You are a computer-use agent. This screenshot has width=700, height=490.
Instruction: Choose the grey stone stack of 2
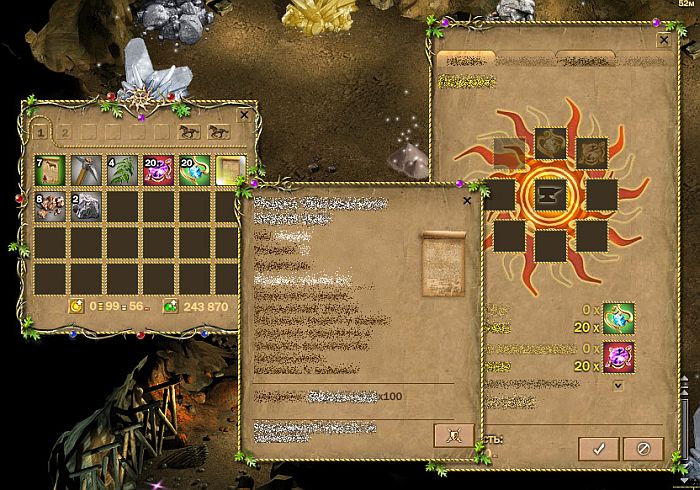point(87,207)
